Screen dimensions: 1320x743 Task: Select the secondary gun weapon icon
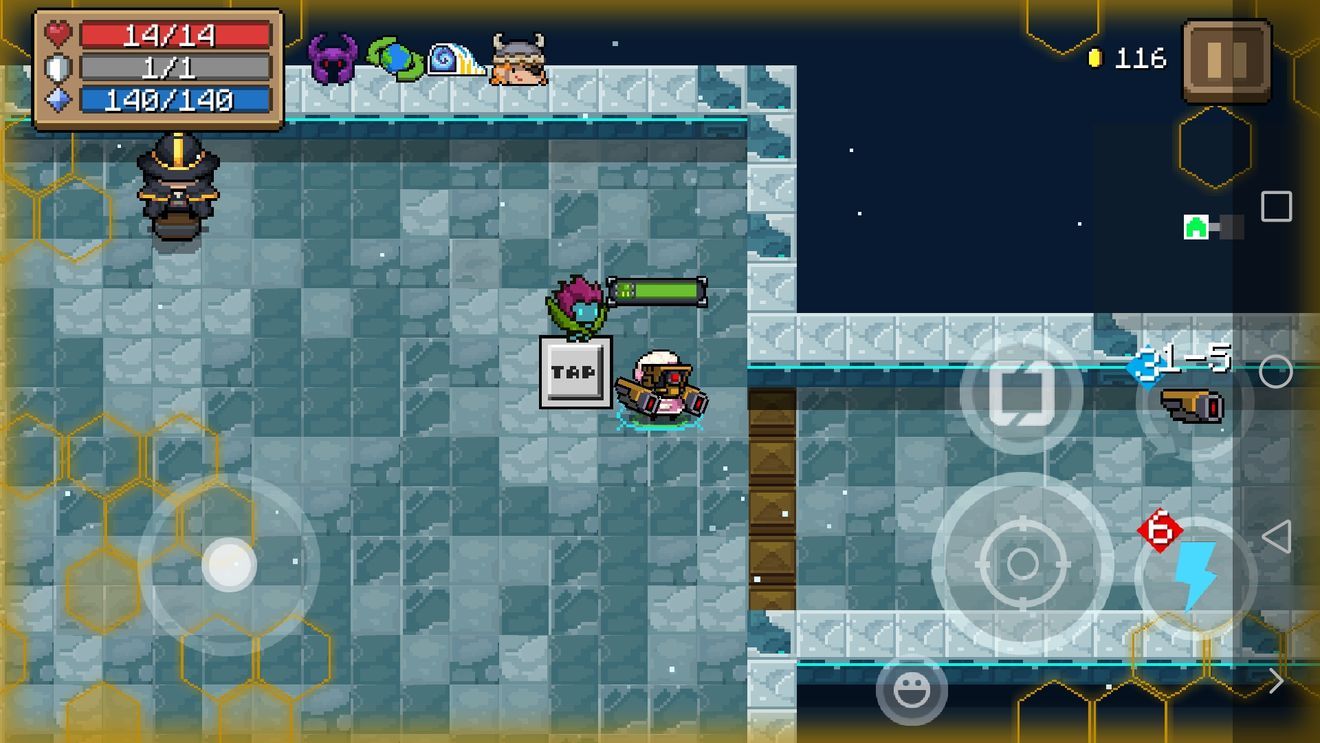(x=1193, y=405)
